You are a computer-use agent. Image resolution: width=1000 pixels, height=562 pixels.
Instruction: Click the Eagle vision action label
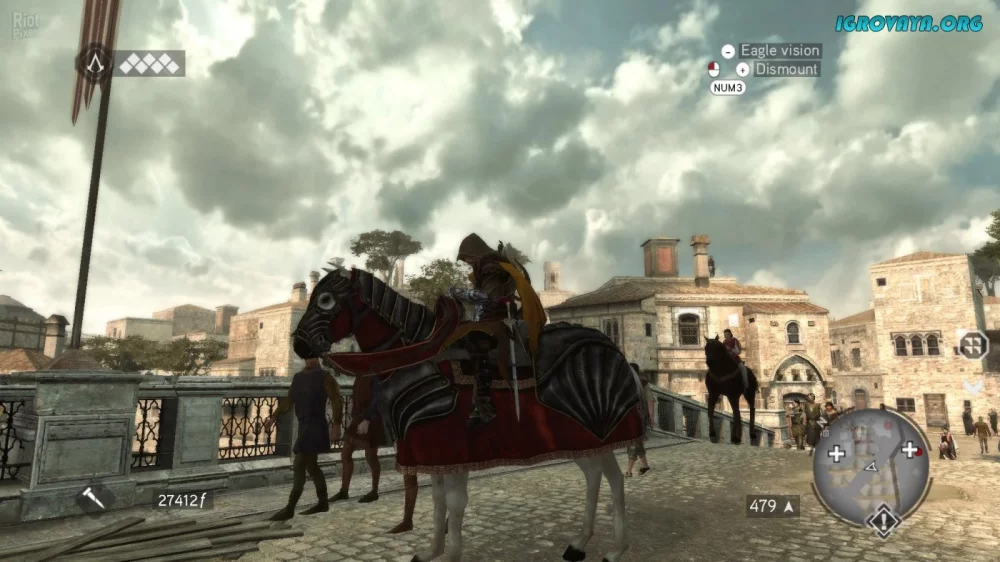click(780, 51)
